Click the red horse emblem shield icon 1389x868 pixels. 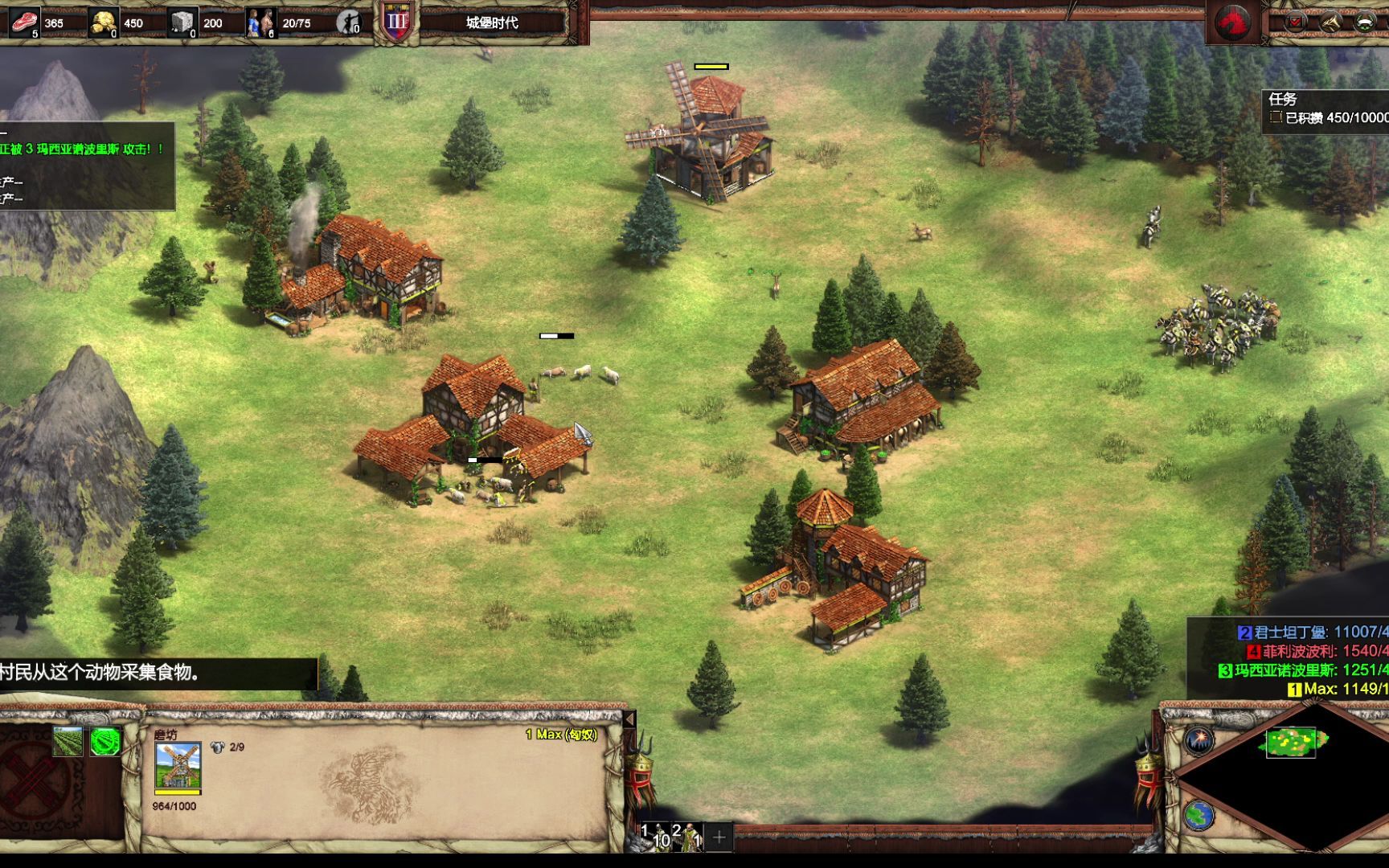pos(1232,23)
